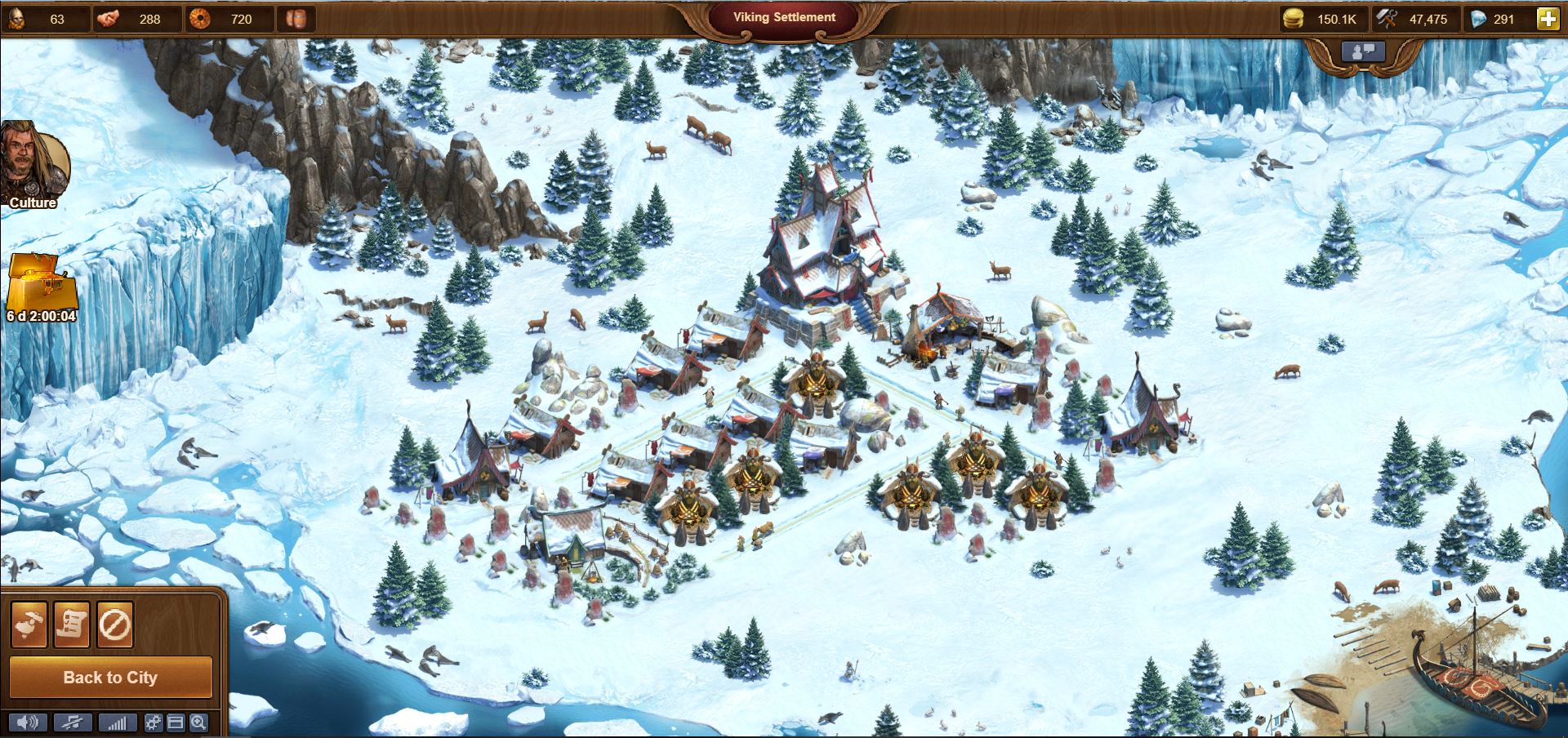Click the magnifying glass zoom button
1568x738 pixels.
coord(198,722)
